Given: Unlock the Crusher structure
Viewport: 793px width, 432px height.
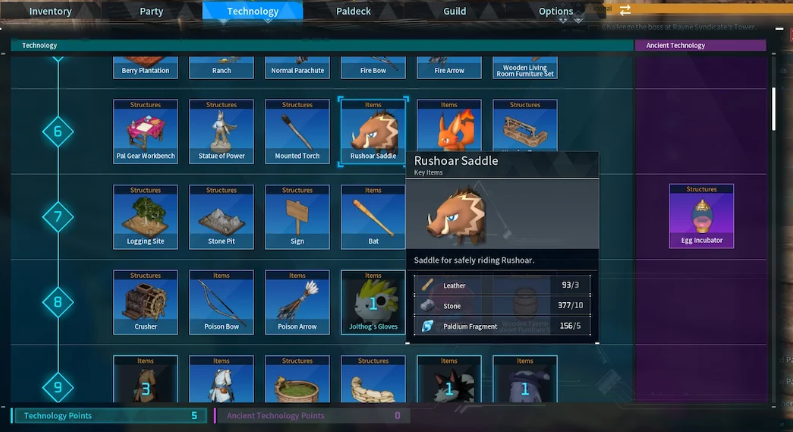Looking at the screenshot, I should (x=145, y=301).
